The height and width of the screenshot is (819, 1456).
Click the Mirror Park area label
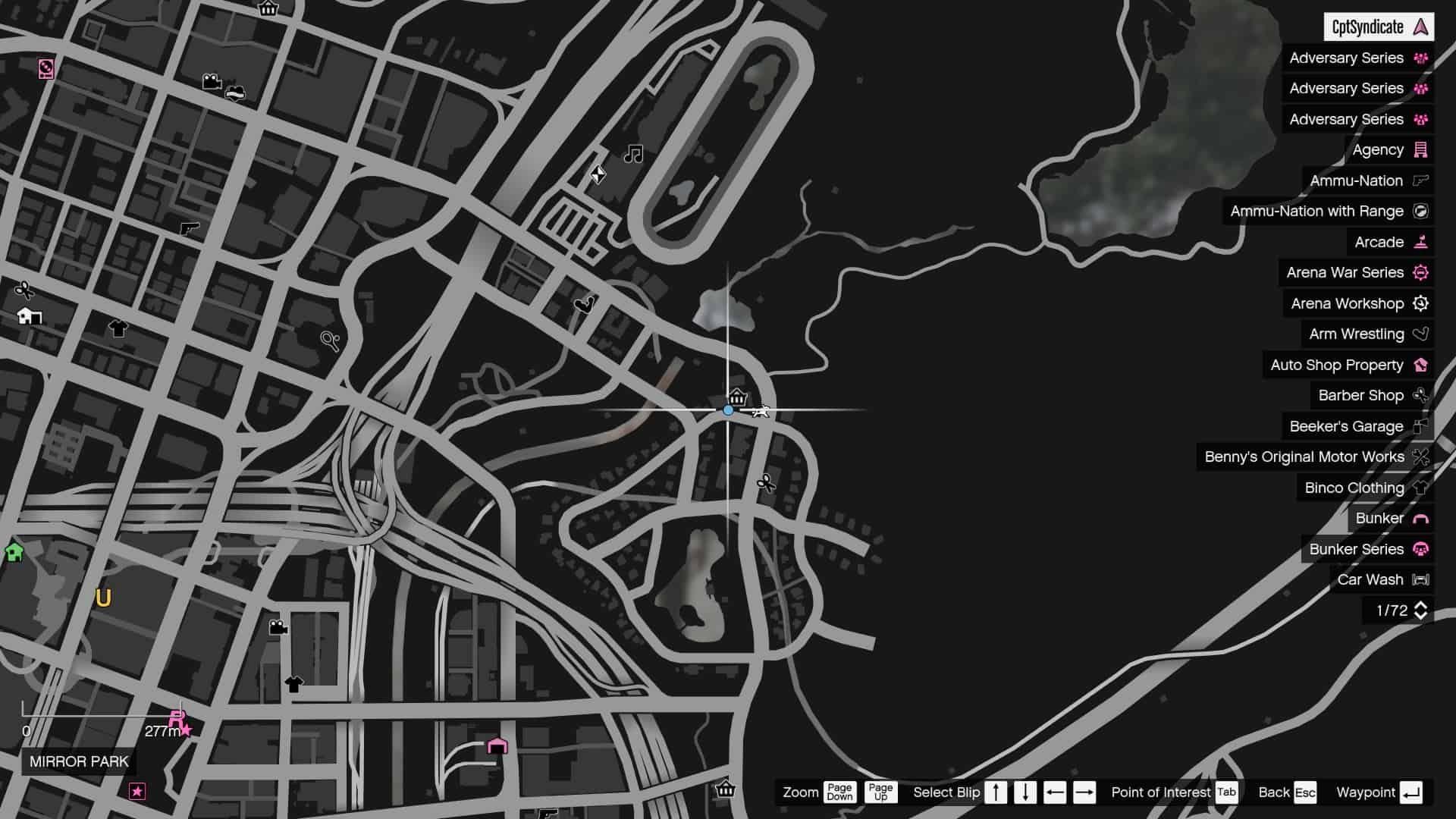tap(77, 762)
